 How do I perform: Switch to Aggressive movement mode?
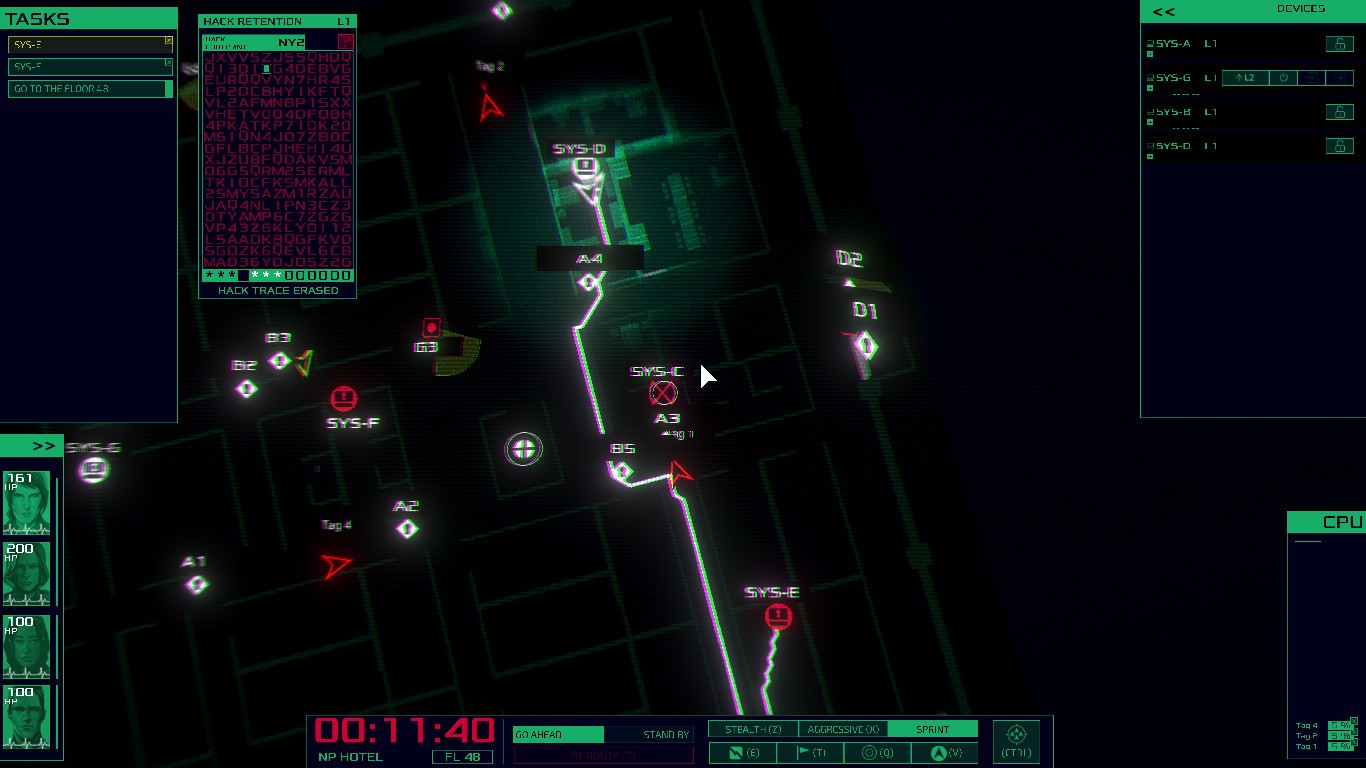coord(841,729)
